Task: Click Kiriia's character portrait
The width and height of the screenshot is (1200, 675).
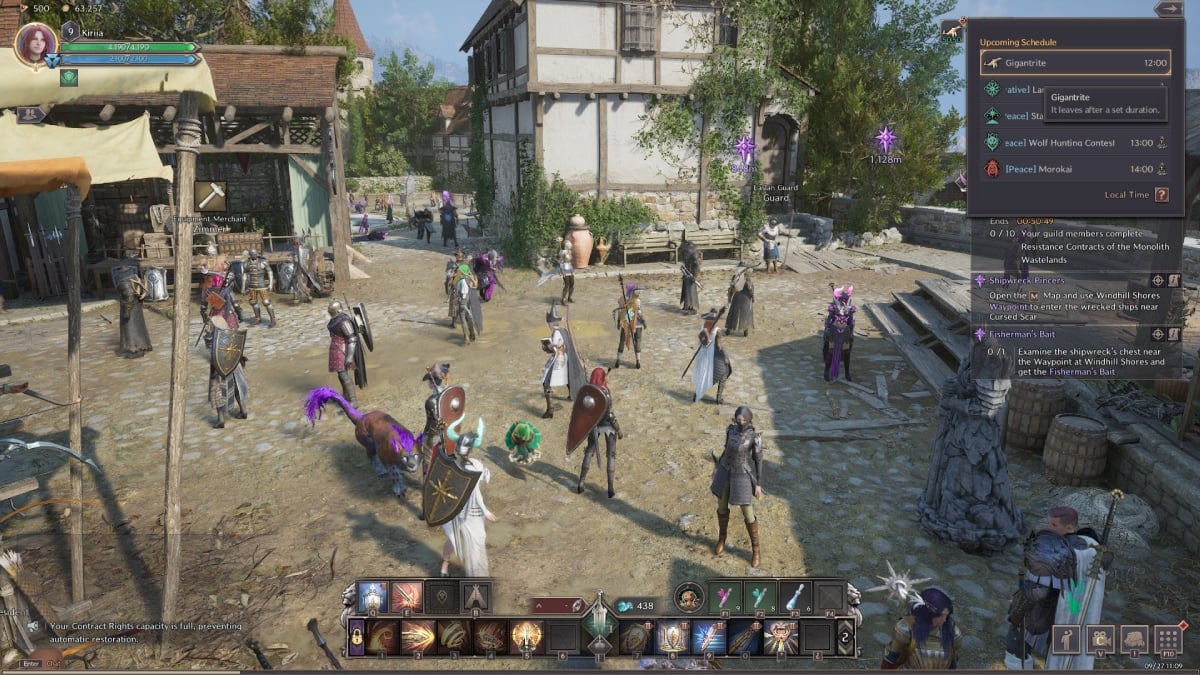Action: pyautogui.click(x=36, y=46)
